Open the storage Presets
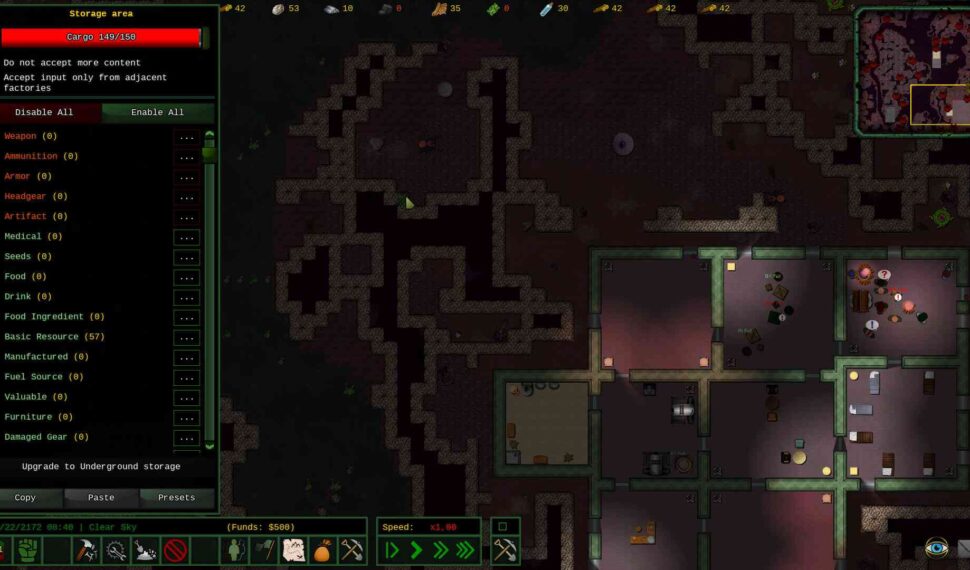 click(176, 497)
